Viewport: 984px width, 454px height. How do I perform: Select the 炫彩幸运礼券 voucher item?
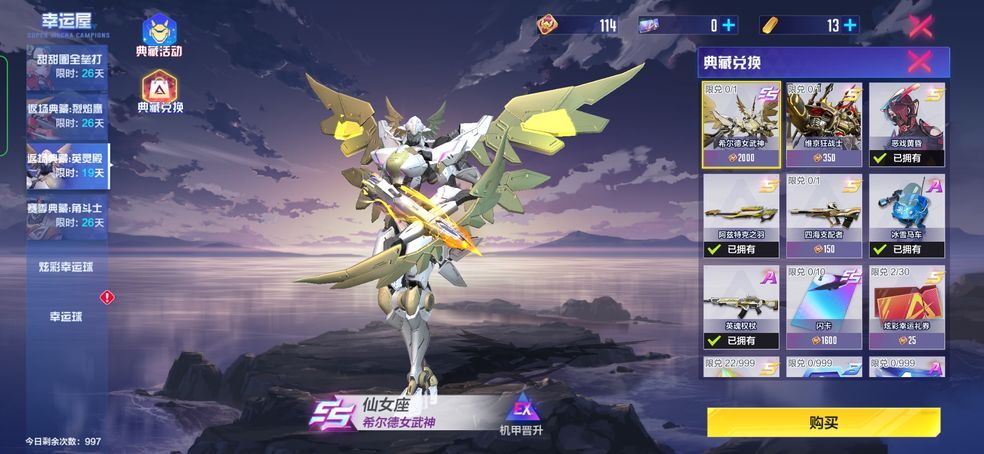(906, 306)
